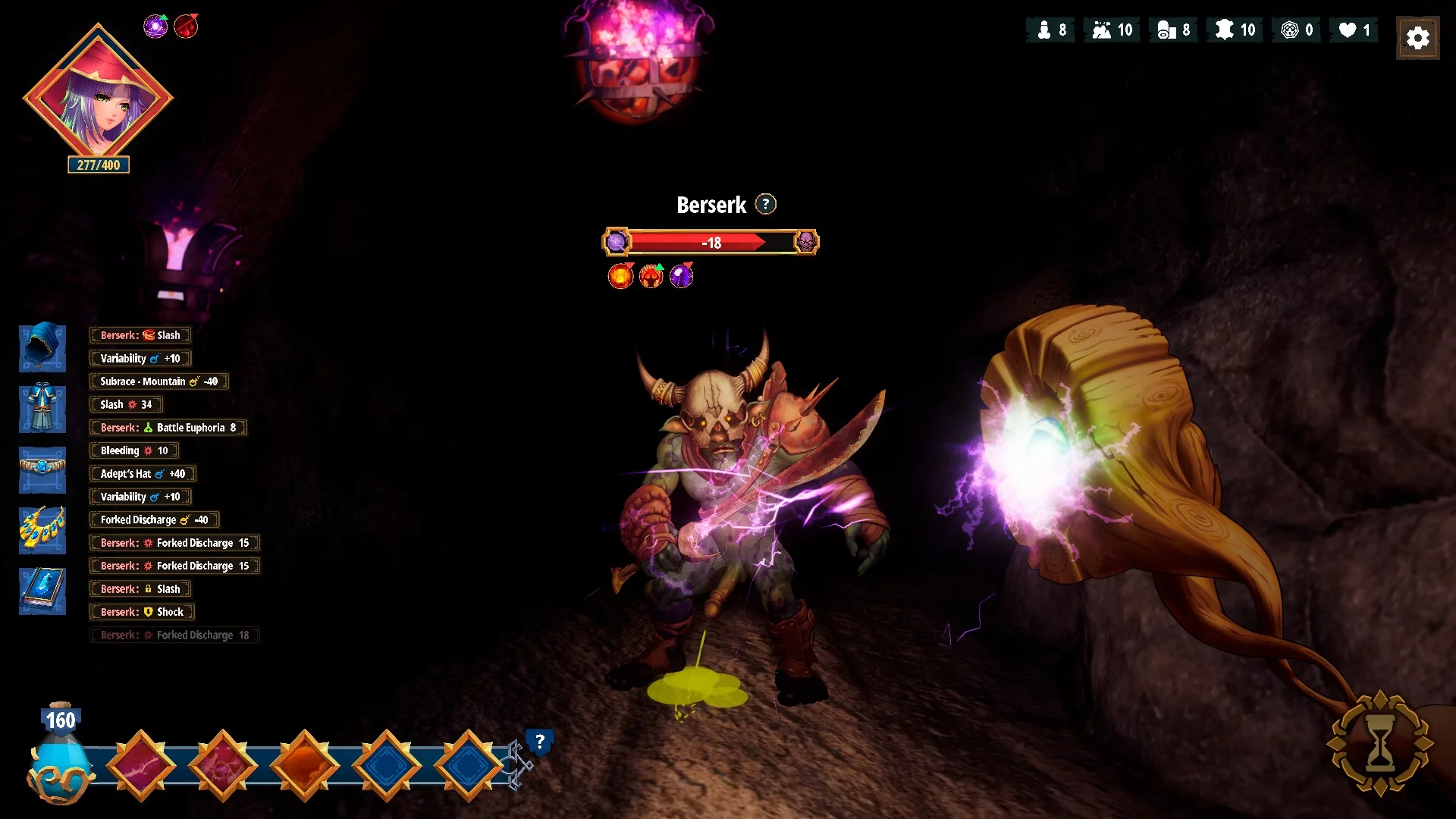
Task: Click the spell bar help question mark
Action: click(539, 742)
